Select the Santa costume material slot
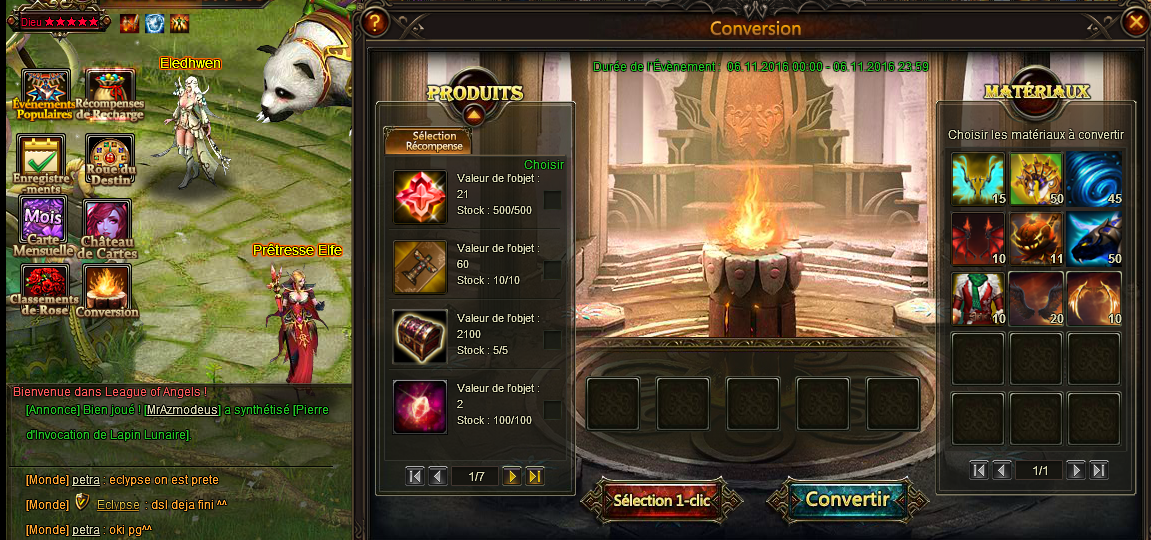 [978, 299]
